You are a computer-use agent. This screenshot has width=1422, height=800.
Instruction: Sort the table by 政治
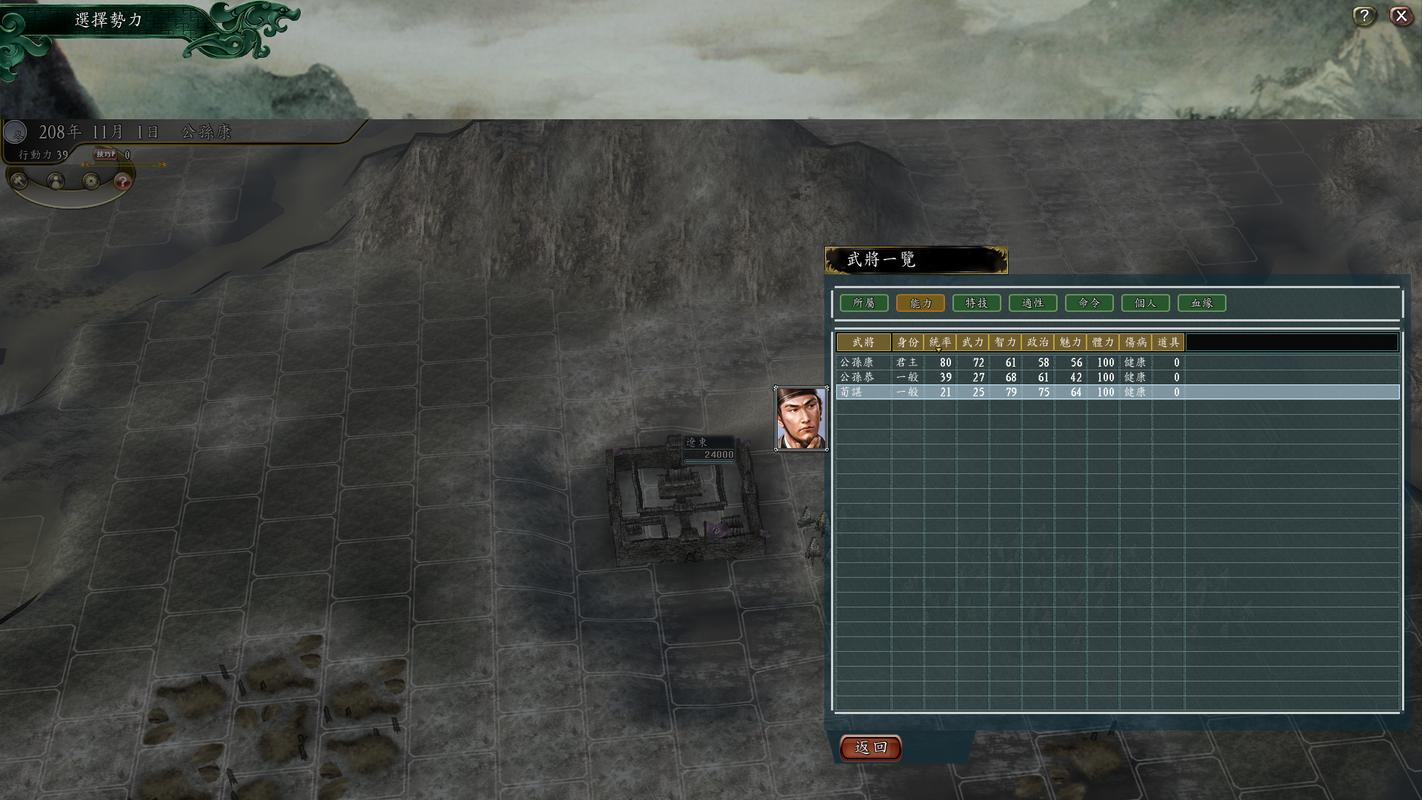1038,342
